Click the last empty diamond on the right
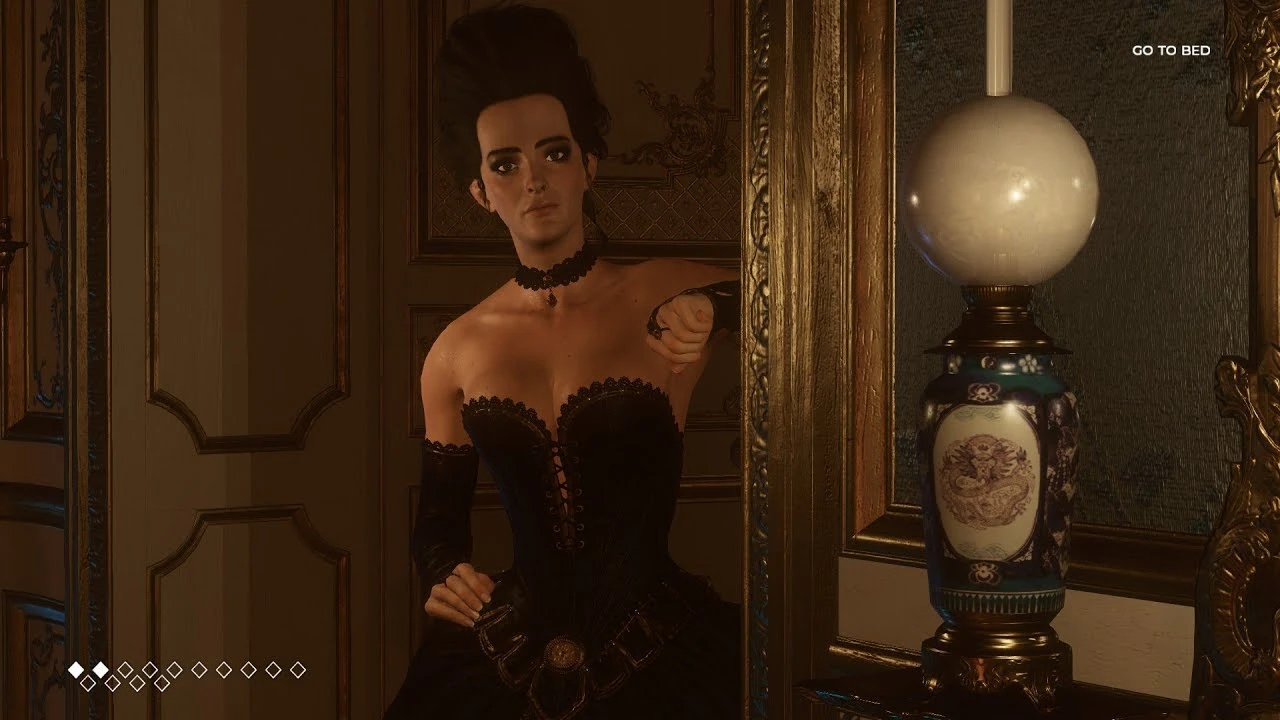Image resolution: width=1280 pixels, height=720 pixels. (x=298, y=668)
